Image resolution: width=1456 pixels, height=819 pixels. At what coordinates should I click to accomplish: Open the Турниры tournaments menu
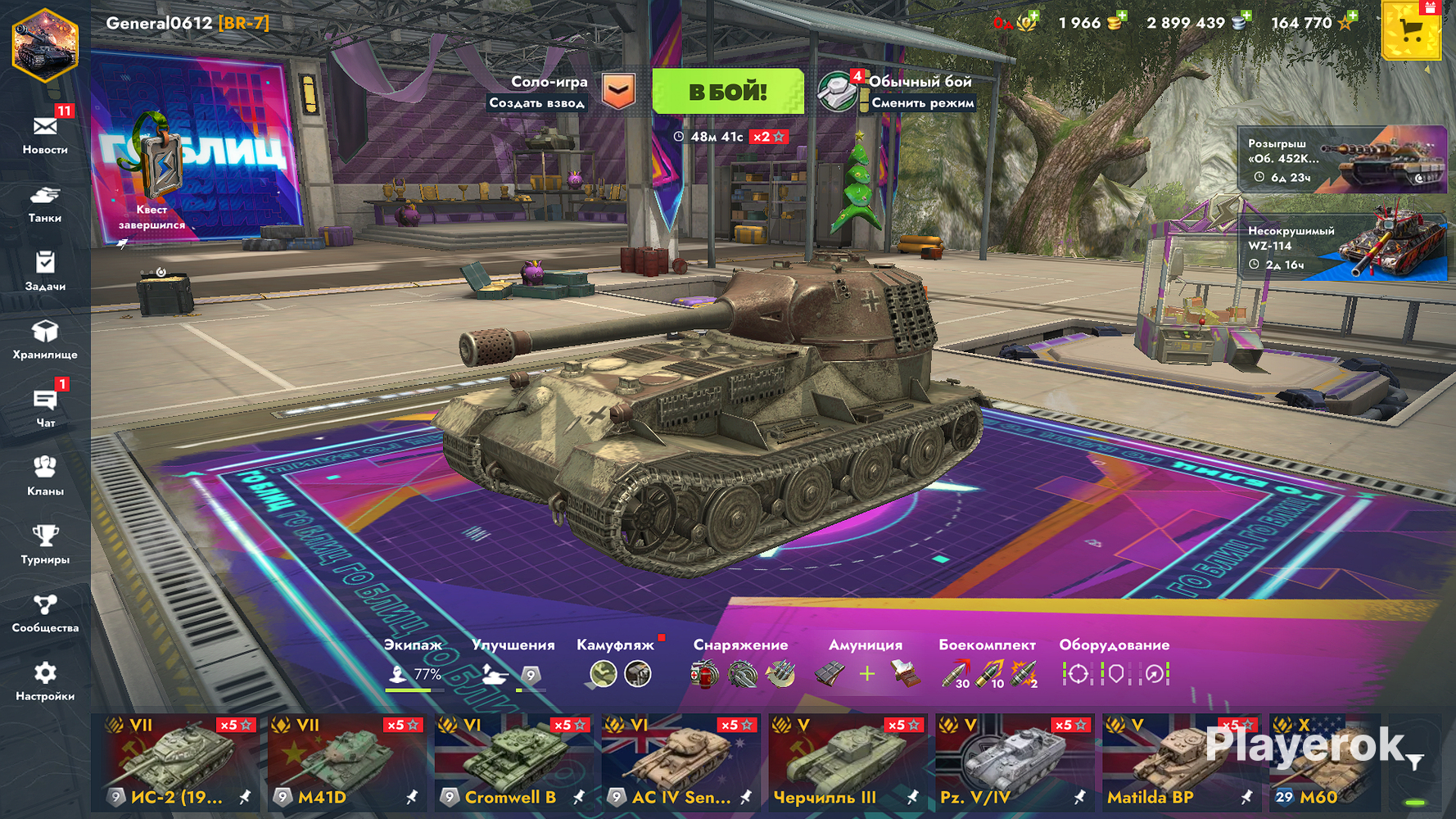[x=45, y=545]
